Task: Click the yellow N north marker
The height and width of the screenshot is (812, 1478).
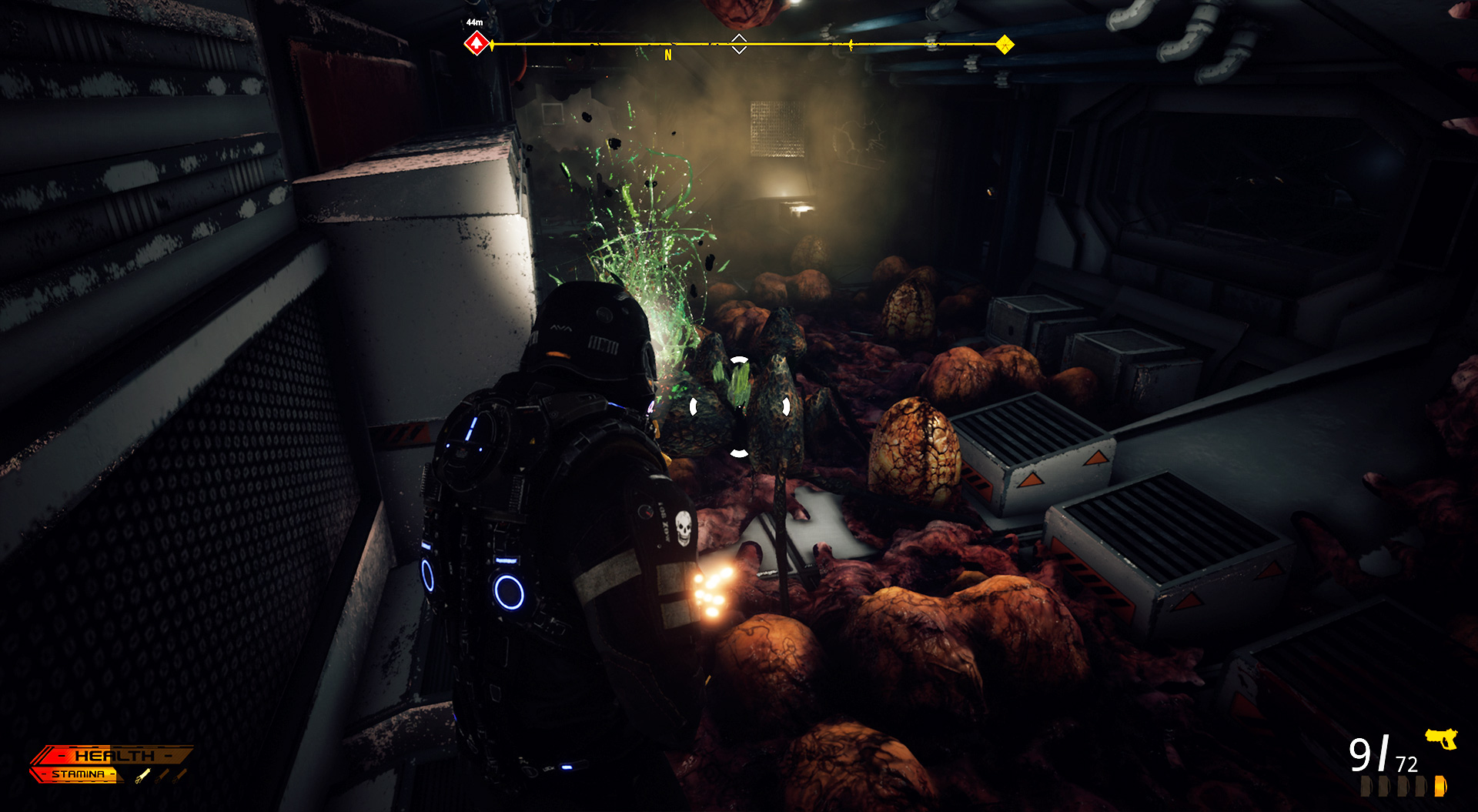Action: point(668,55)
